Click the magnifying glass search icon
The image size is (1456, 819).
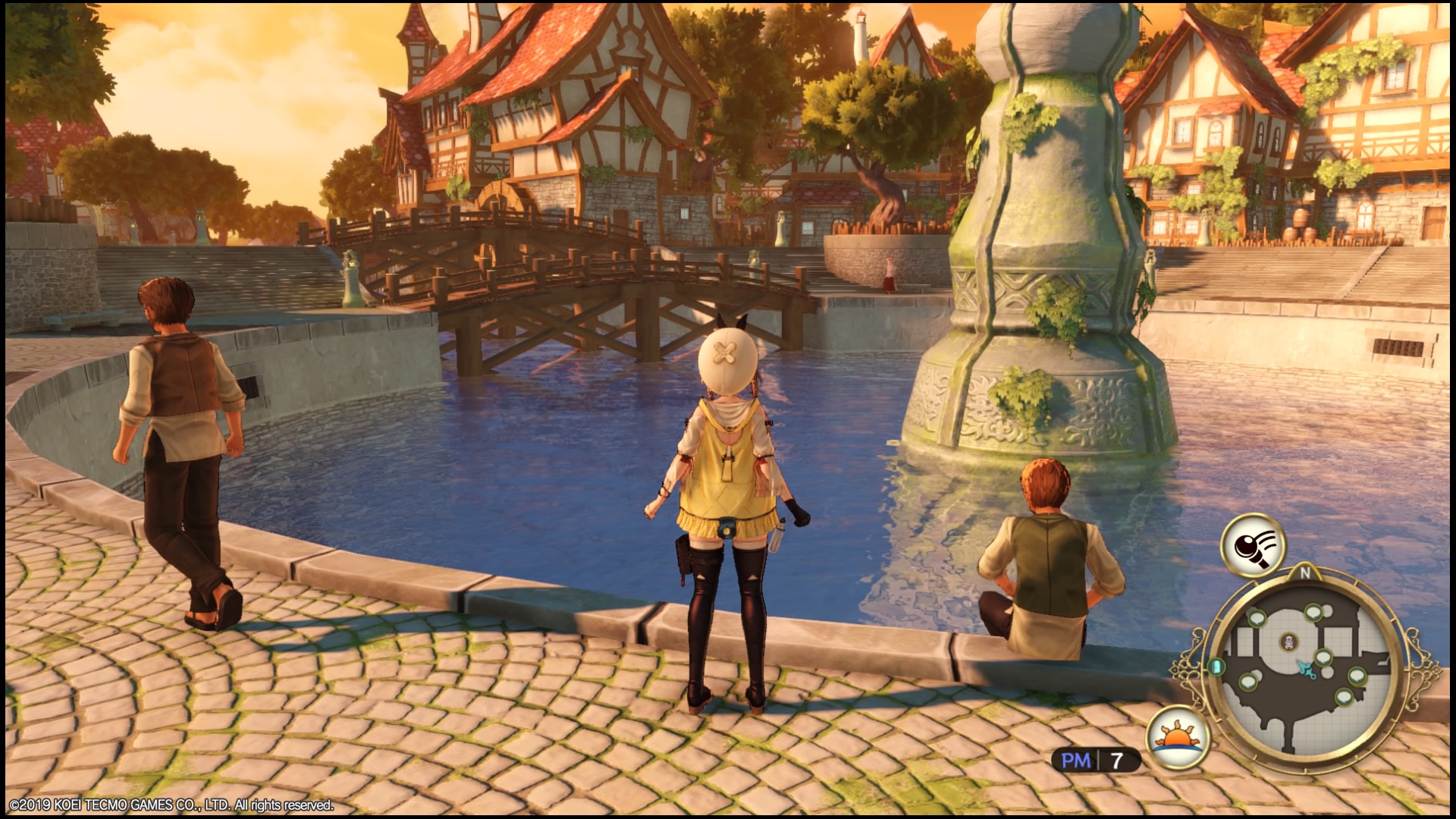click(x=1252, y=544)
